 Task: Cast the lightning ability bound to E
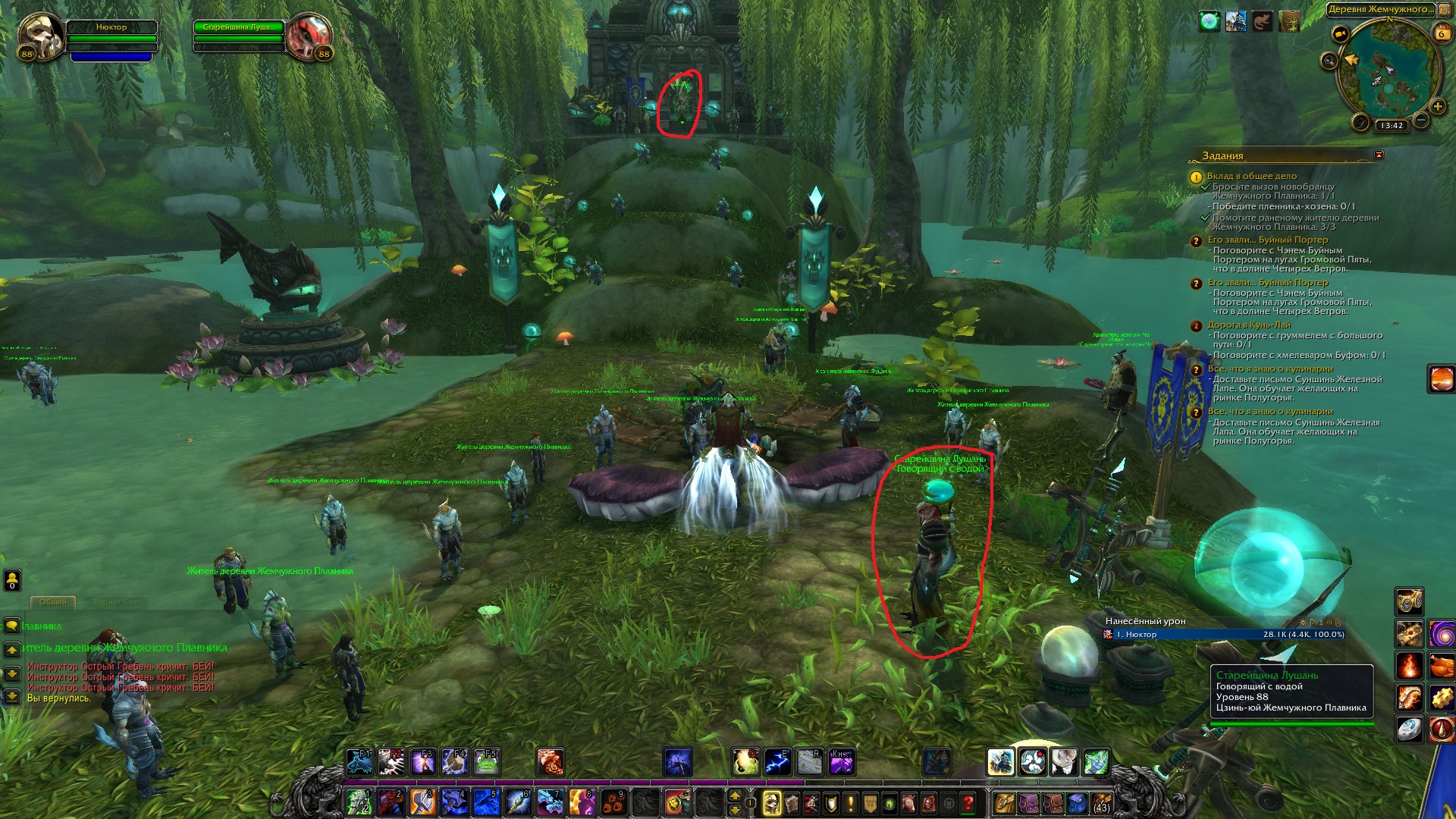pos(777,761)
